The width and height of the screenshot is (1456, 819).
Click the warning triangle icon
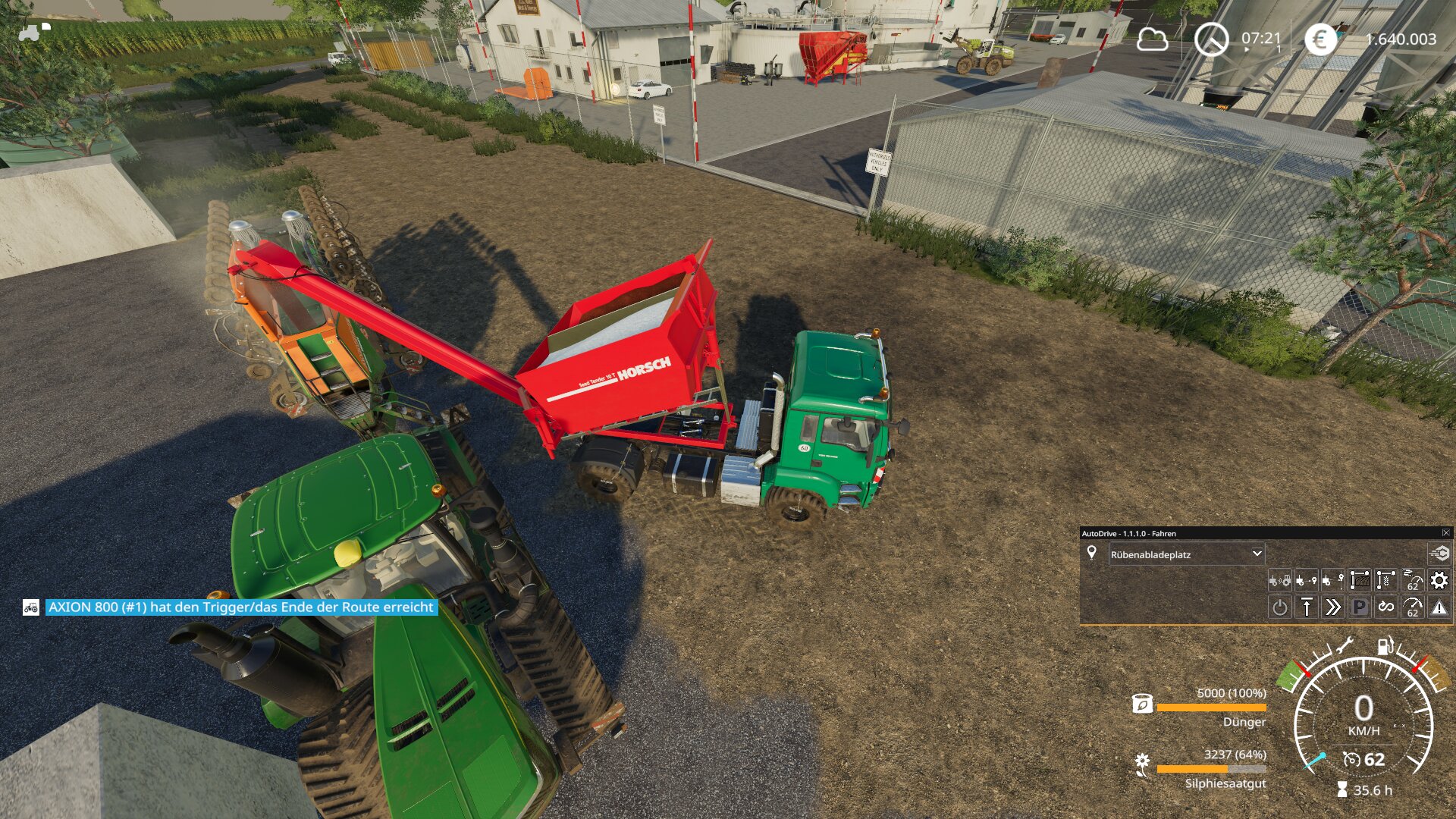[1439, 607]
